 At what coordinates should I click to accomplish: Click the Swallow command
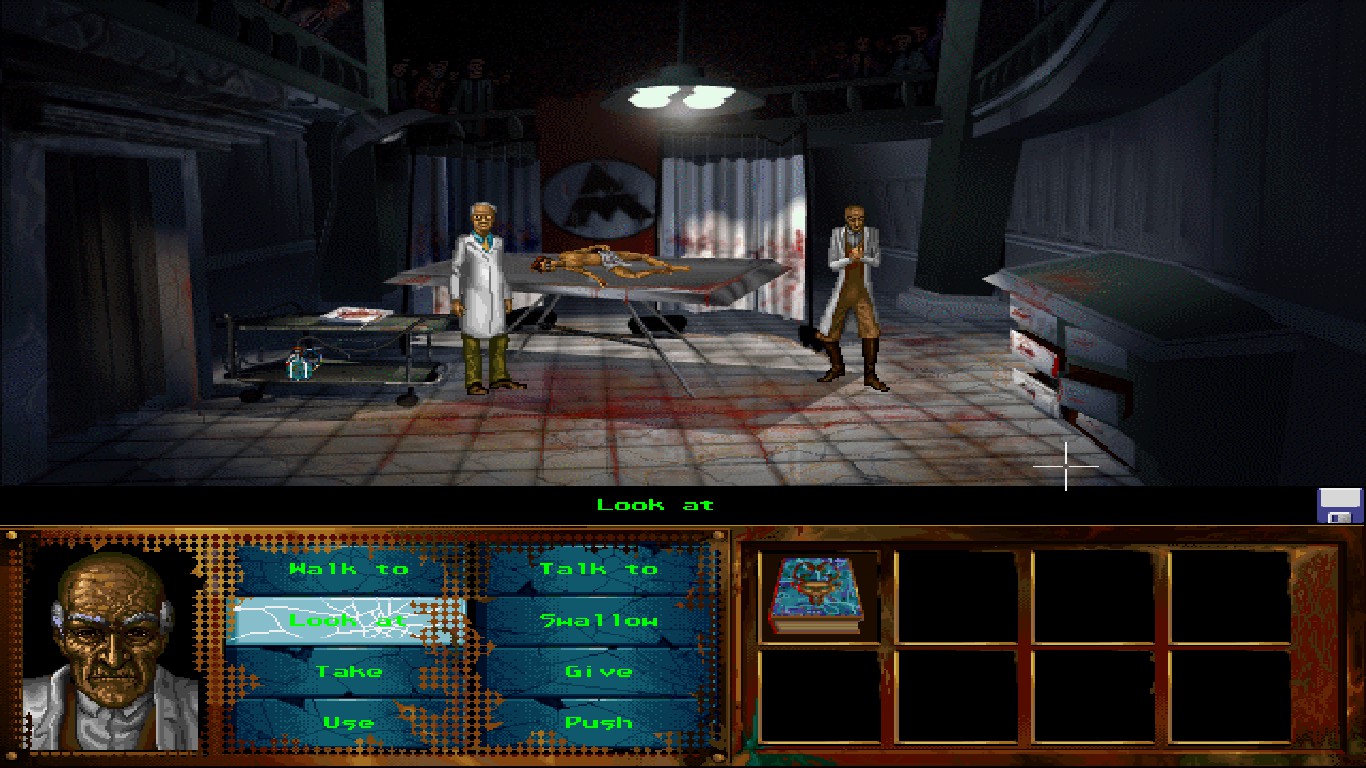tap(599, 620)
